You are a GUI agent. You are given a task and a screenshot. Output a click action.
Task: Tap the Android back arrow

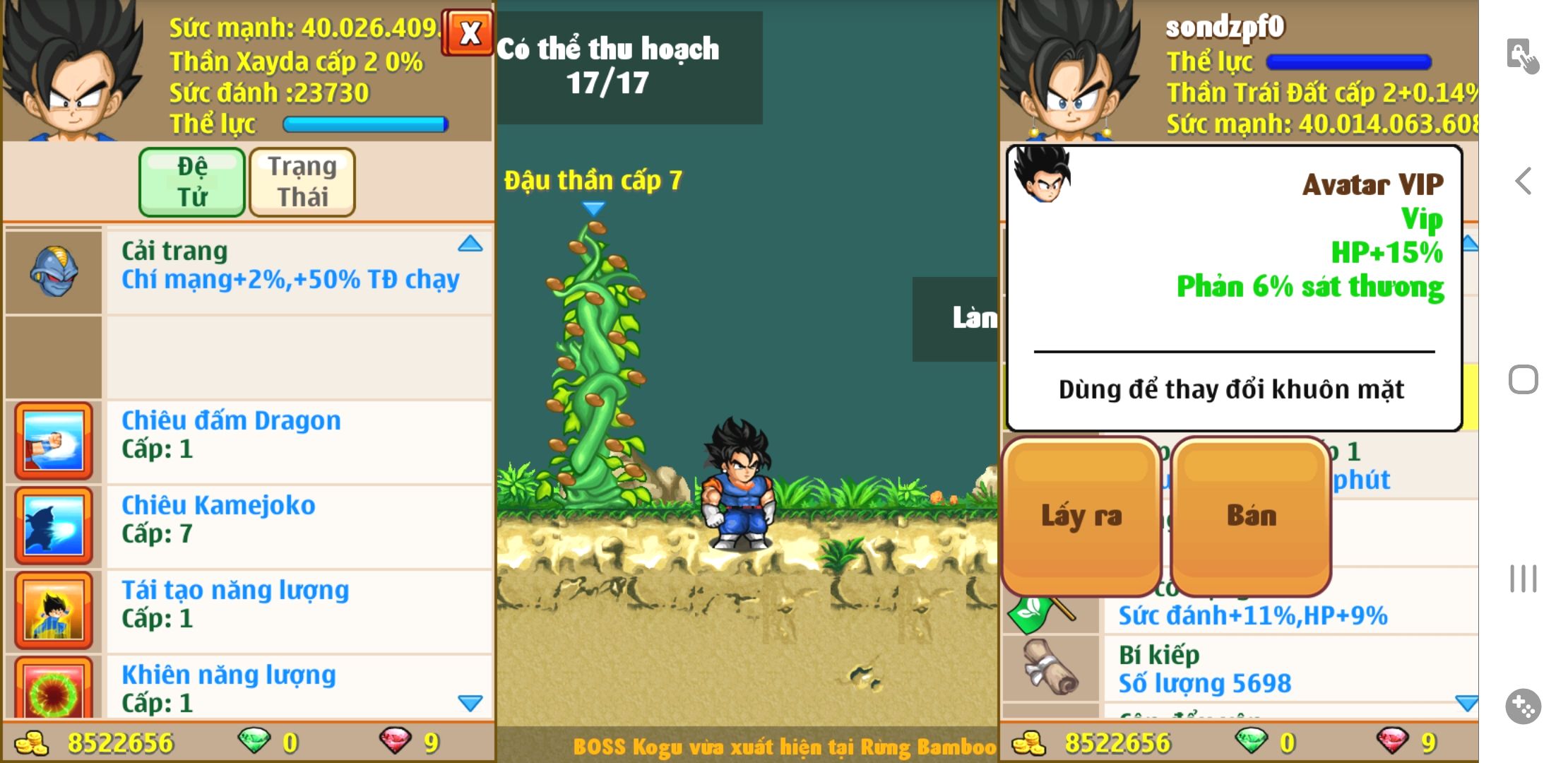(x=1524, y=182)
